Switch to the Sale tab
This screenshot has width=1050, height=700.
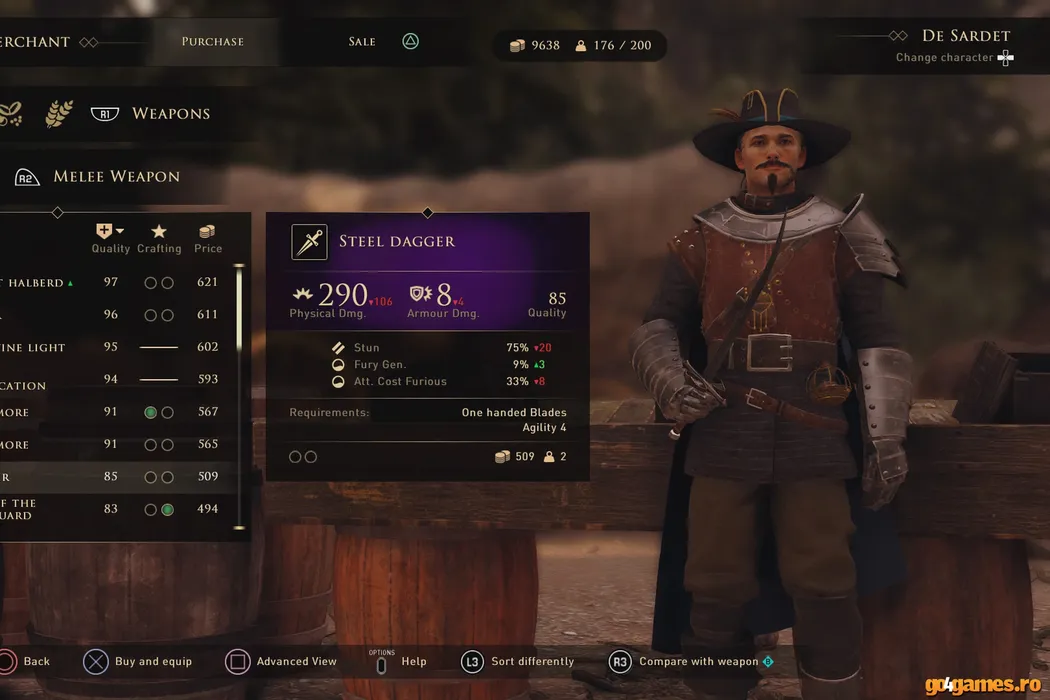(362, 42)
